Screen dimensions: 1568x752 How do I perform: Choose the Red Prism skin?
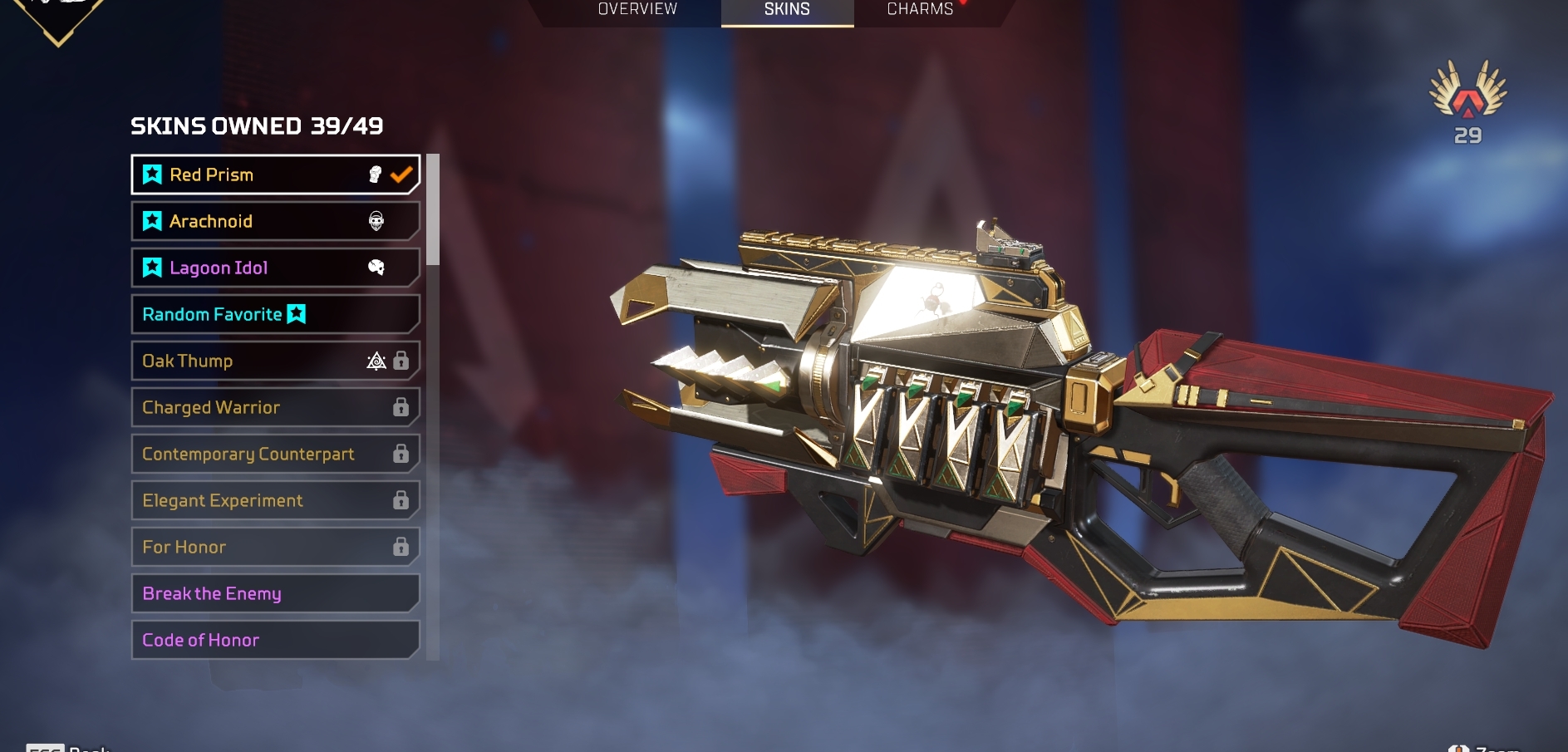pyautogui.click(x=274, y=174)
